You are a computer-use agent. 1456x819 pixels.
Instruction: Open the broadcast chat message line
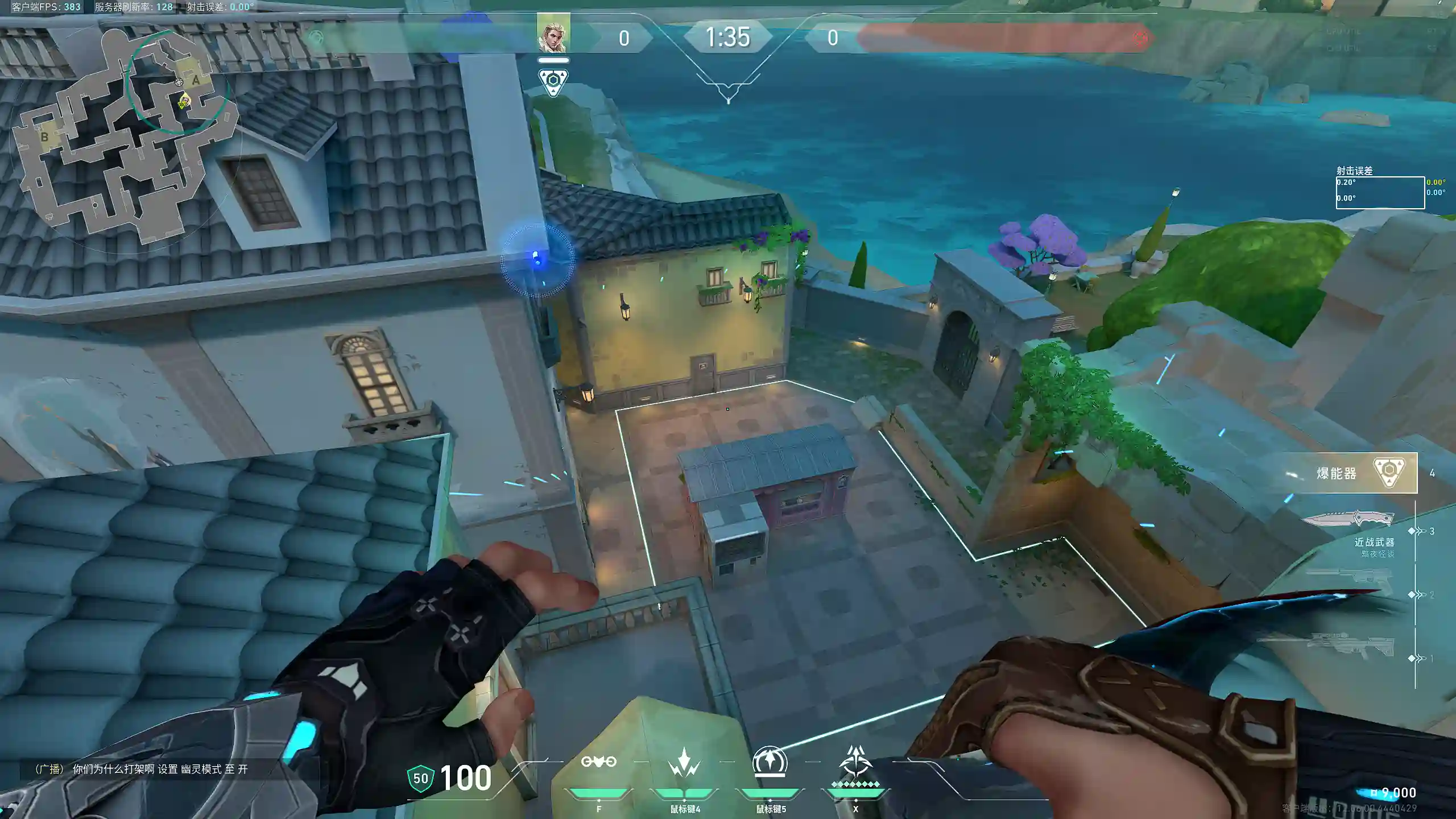tap(141, 770)
